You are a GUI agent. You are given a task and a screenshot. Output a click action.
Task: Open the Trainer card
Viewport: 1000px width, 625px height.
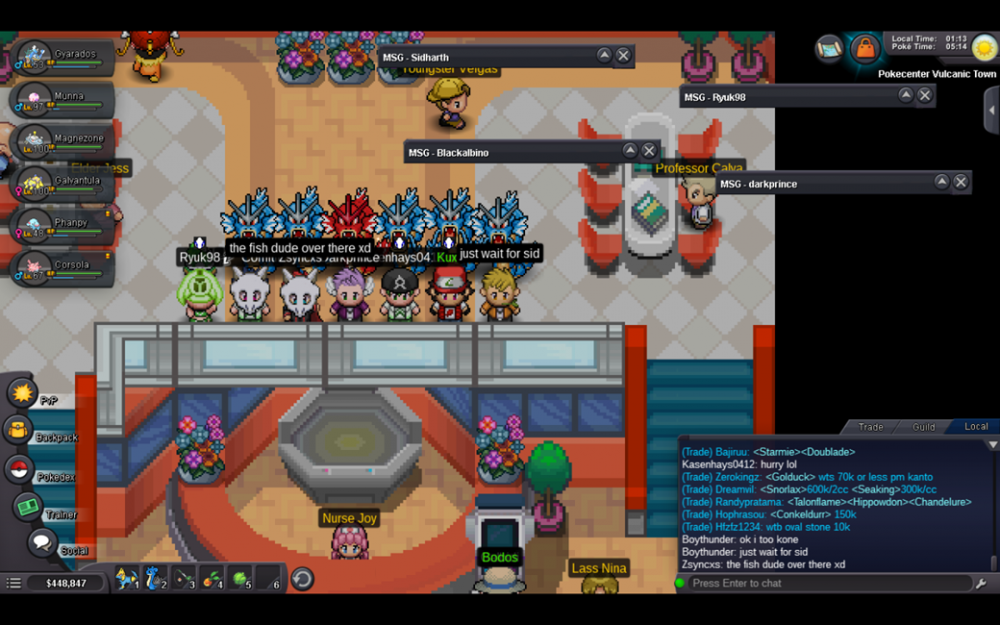coord(28,507)
